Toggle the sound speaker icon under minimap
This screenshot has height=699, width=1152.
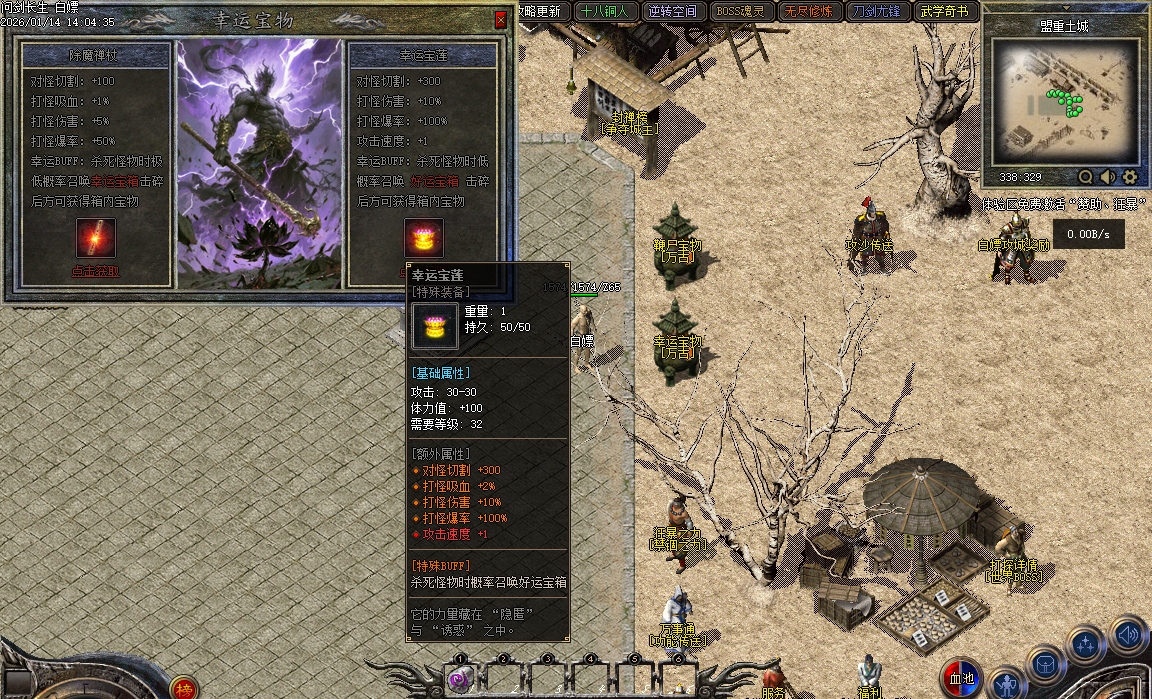pos(1107,177)
